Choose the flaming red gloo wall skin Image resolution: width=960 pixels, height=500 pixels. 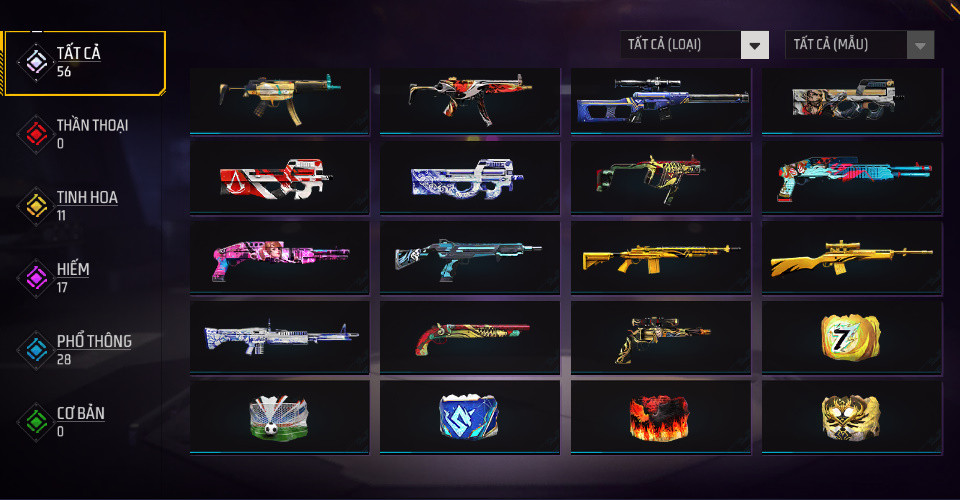point(658,417)
